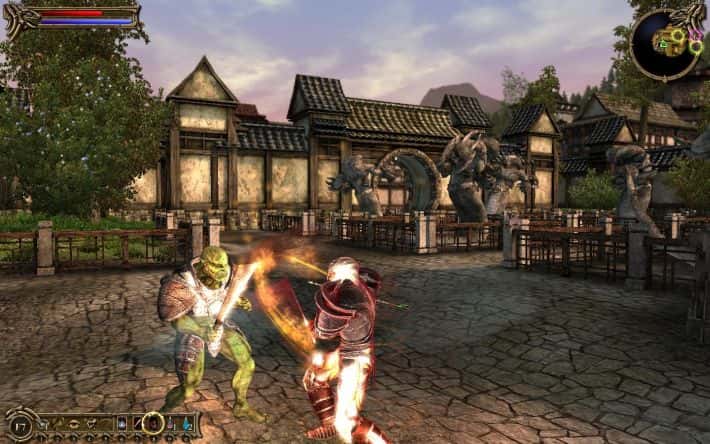
Task: Use the glowing blue orb spell slot
Action: pos(121,423)
